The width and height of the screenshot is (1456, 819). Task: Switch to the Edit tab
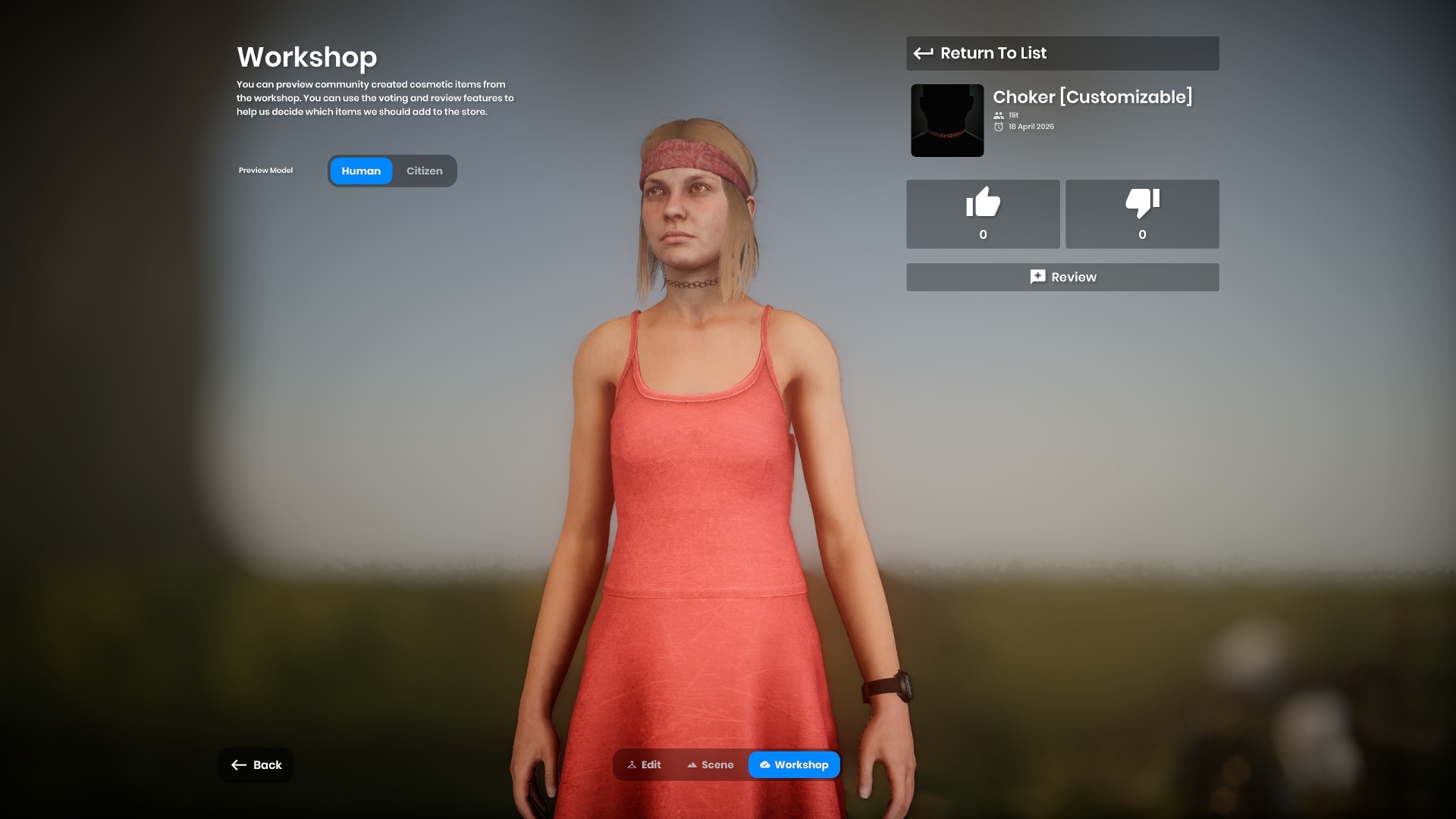(x=644, y=764)
